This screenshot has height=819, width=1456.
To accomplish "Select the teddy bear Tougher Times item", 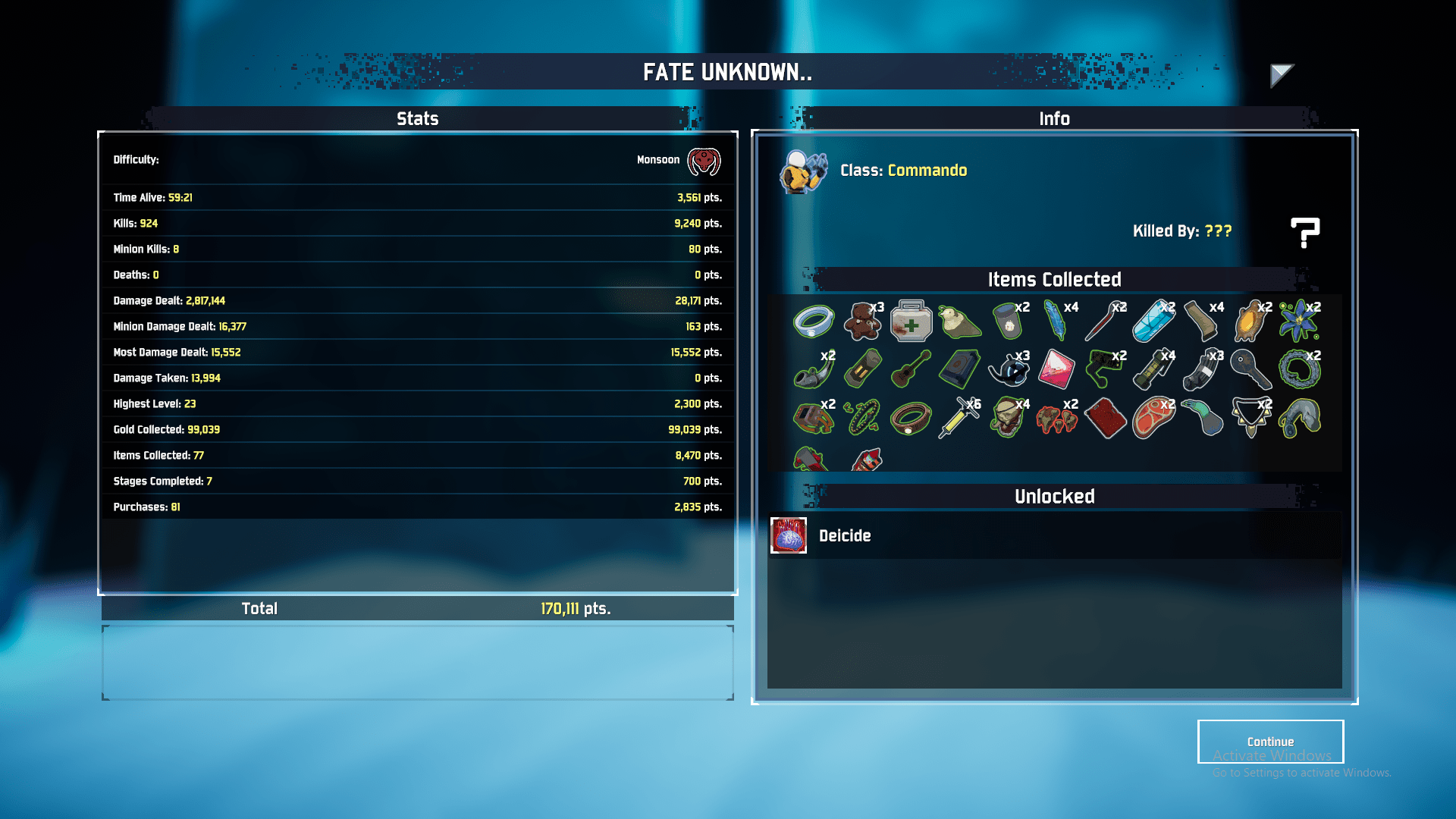I will click(x=862, y=322).
